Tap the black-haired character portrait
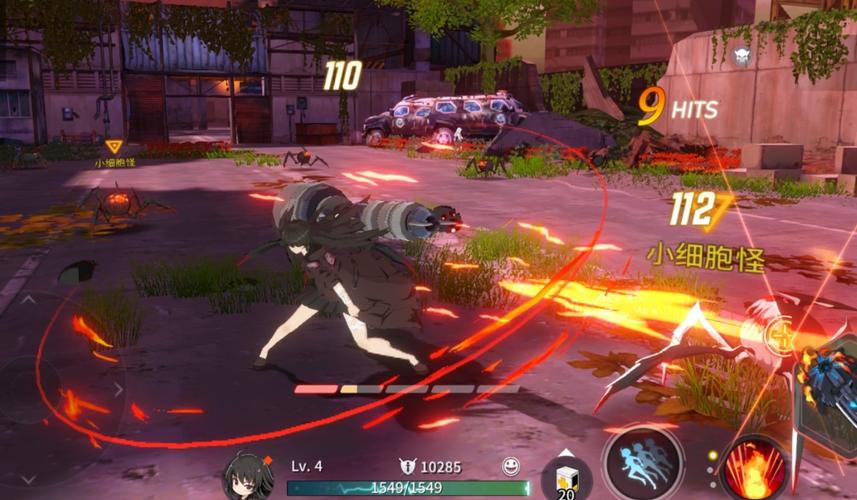This screenshot has height=500, width=857. click(248, 475)
